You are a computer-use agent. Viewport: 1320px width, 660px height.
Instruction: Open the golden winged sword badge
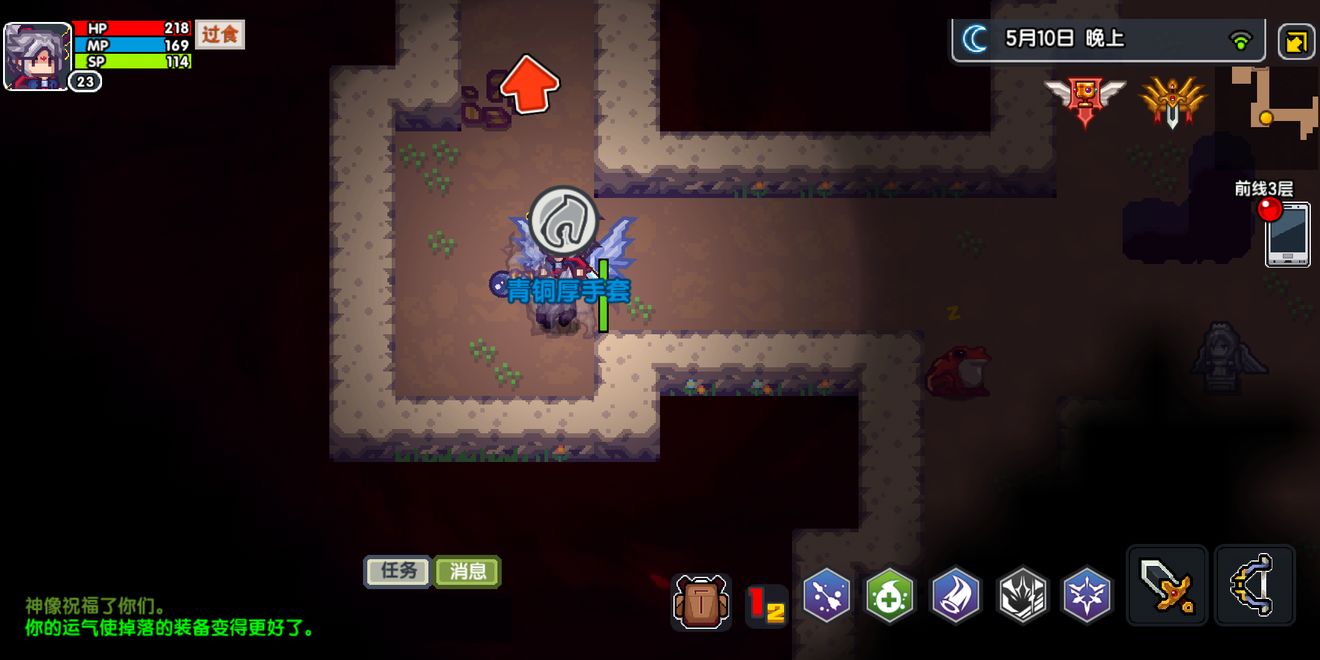1172,100
